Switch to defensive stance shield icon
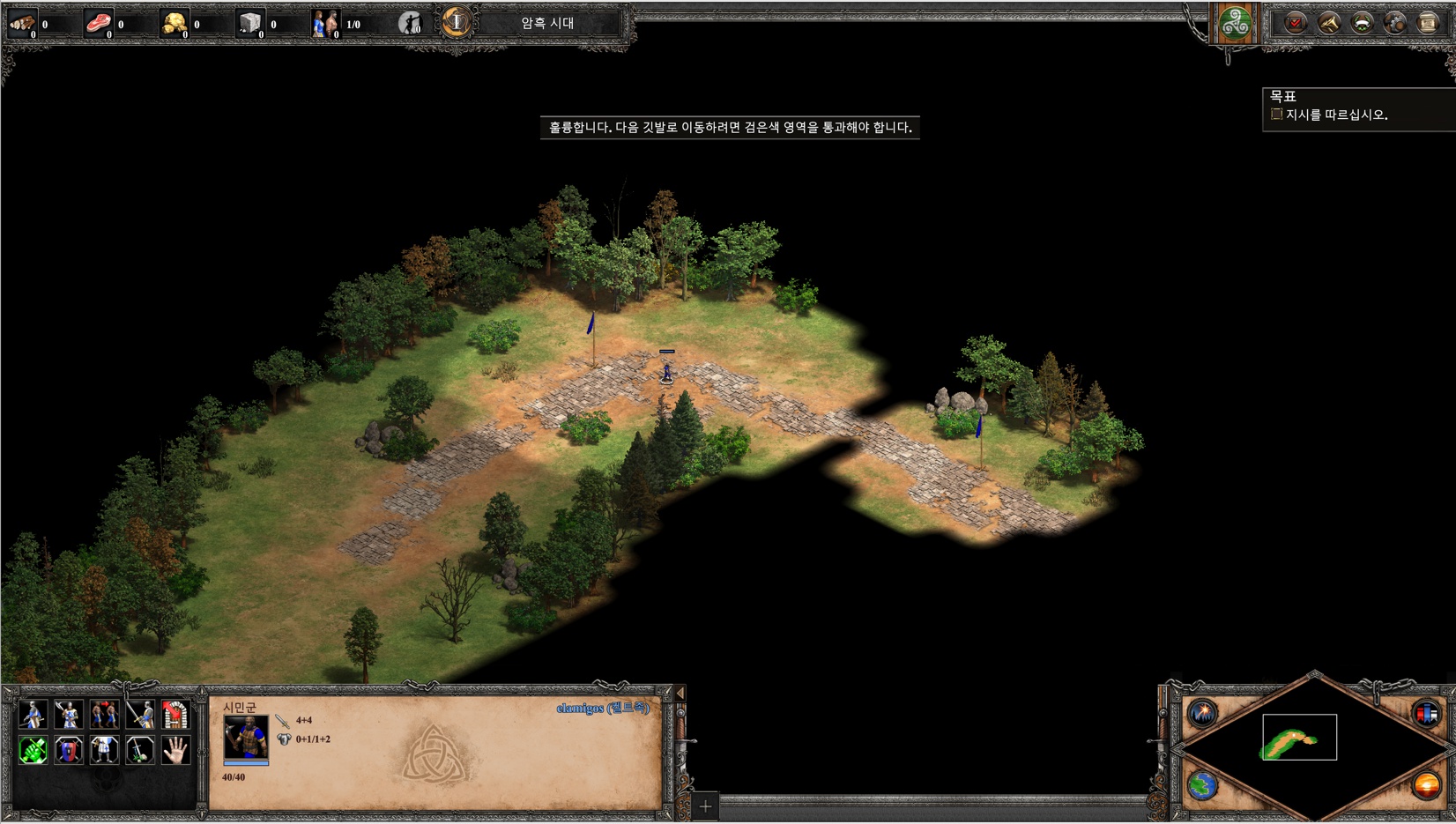This screenshot has height=824, width=1456. 68,750
